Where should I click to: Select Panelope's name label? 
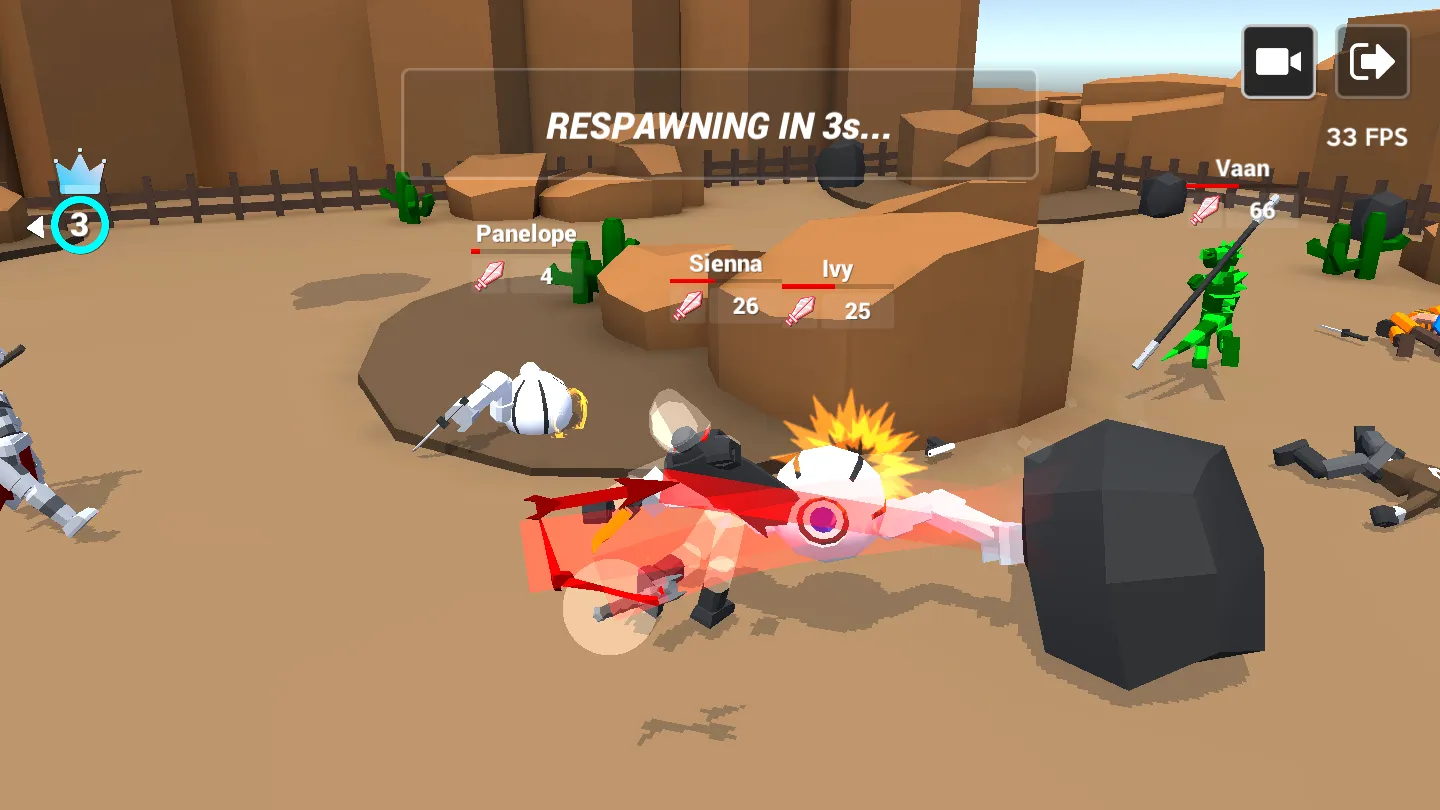[525, 233]
